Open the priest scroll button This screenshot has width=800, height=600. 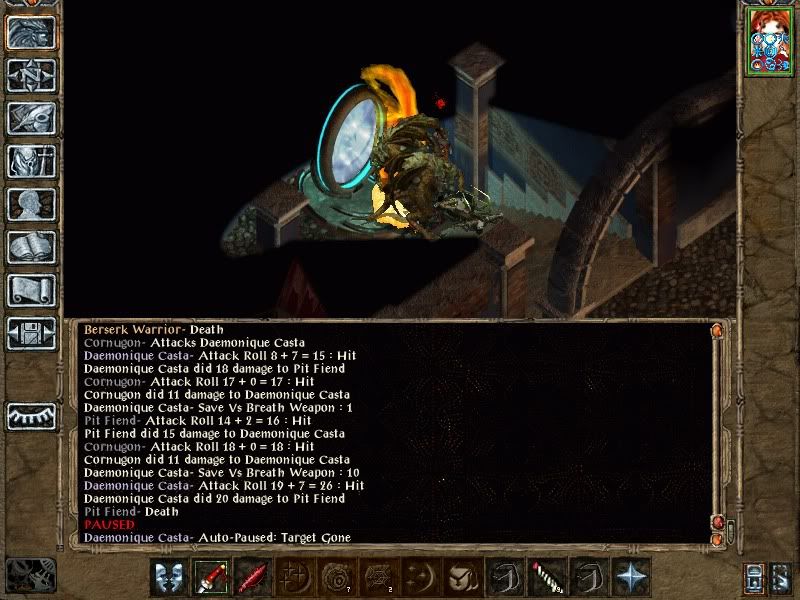pos(31,290)
